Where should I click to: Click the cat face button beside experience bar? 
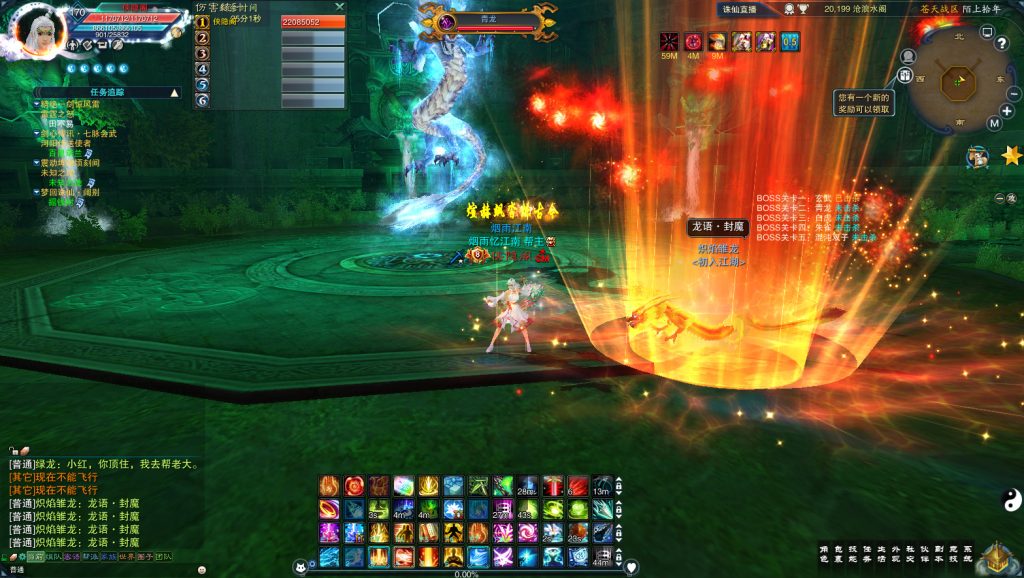coord(298,567)
